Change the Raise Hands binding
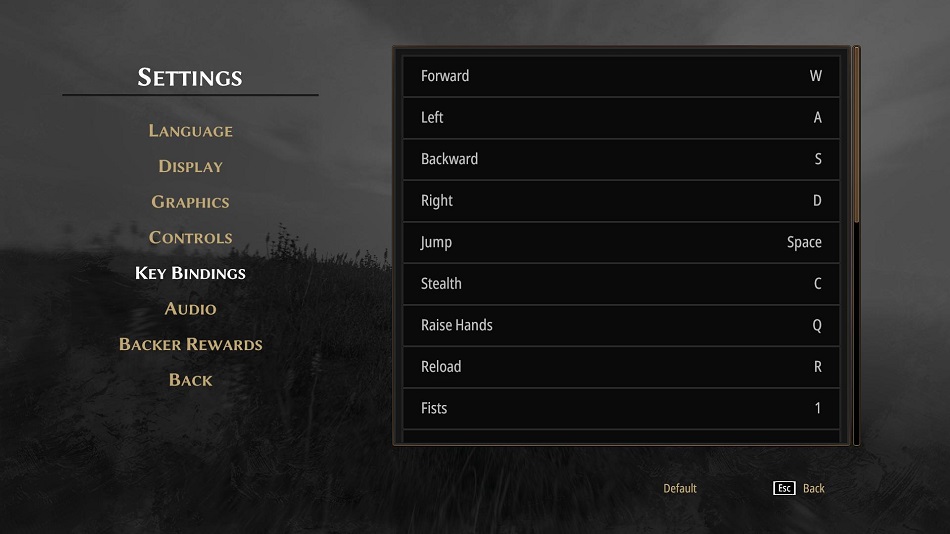The image size is (950, 534). pos(620,325)
